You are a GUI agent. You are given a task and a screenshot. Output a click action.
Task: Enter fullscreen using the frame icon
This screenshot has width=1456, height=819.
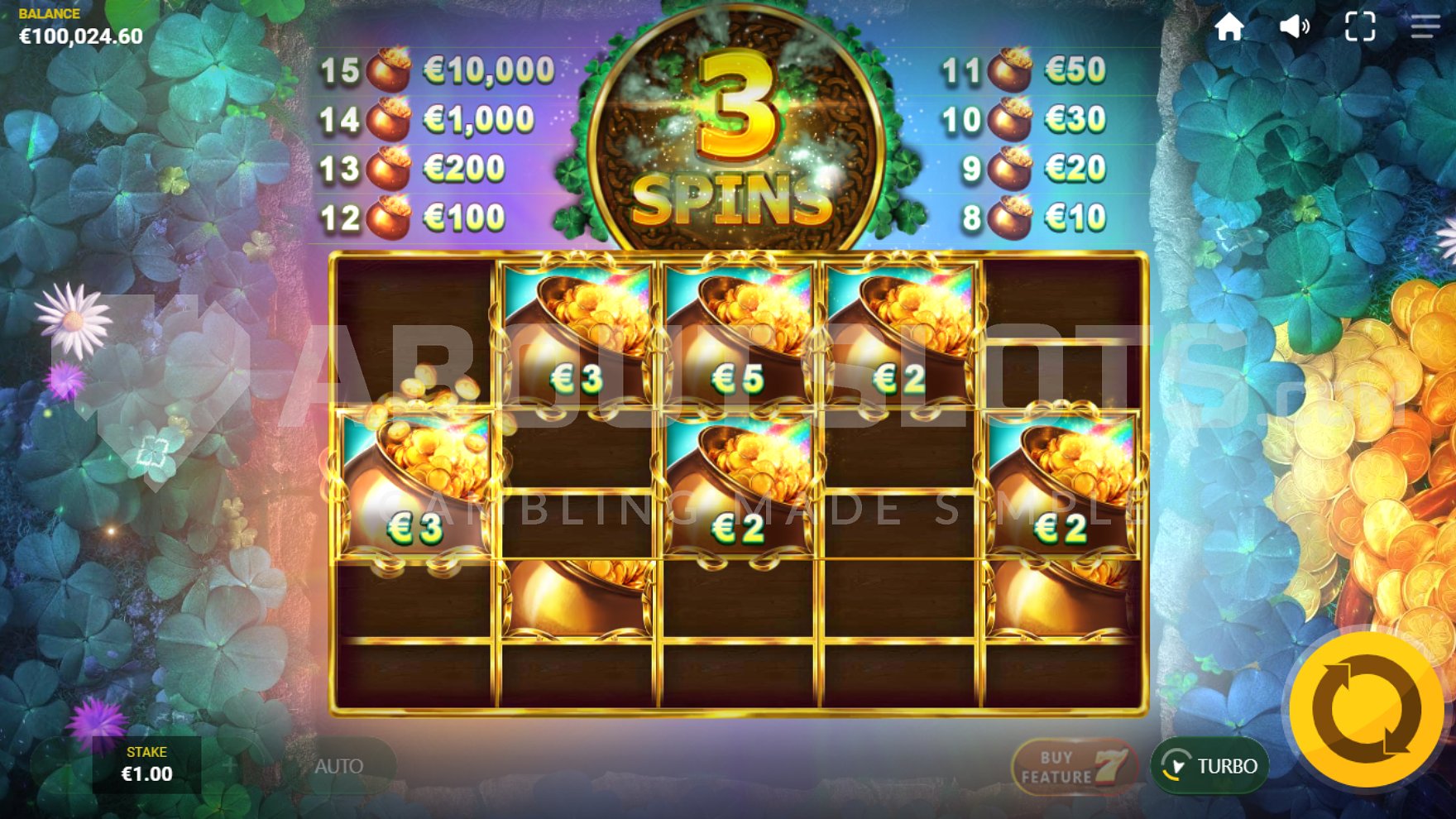(1358, 27)
